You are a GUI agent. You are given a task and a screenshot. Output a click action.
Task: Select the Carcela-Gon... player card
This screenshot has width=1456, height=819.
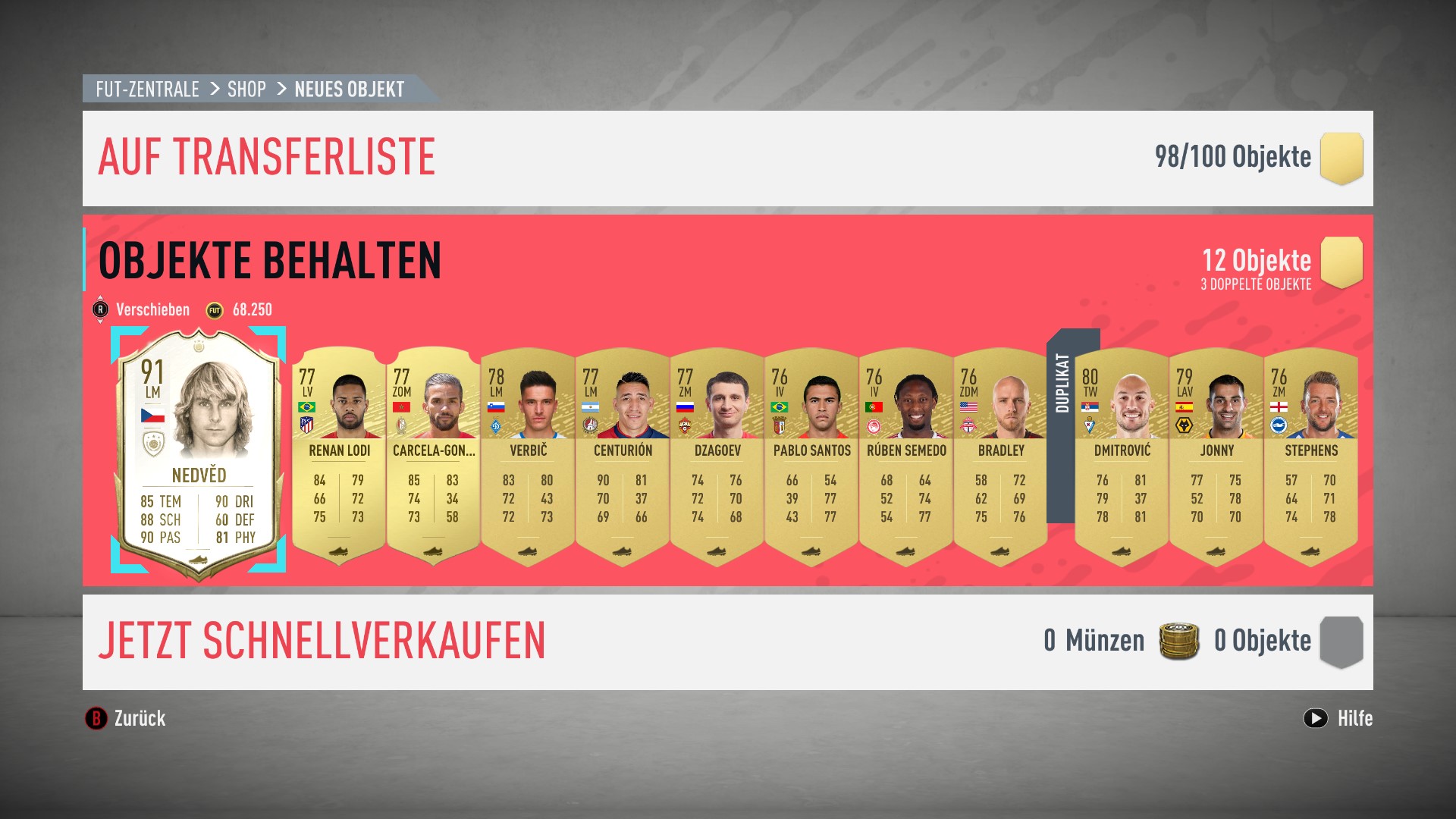click(x=433, y=455)
